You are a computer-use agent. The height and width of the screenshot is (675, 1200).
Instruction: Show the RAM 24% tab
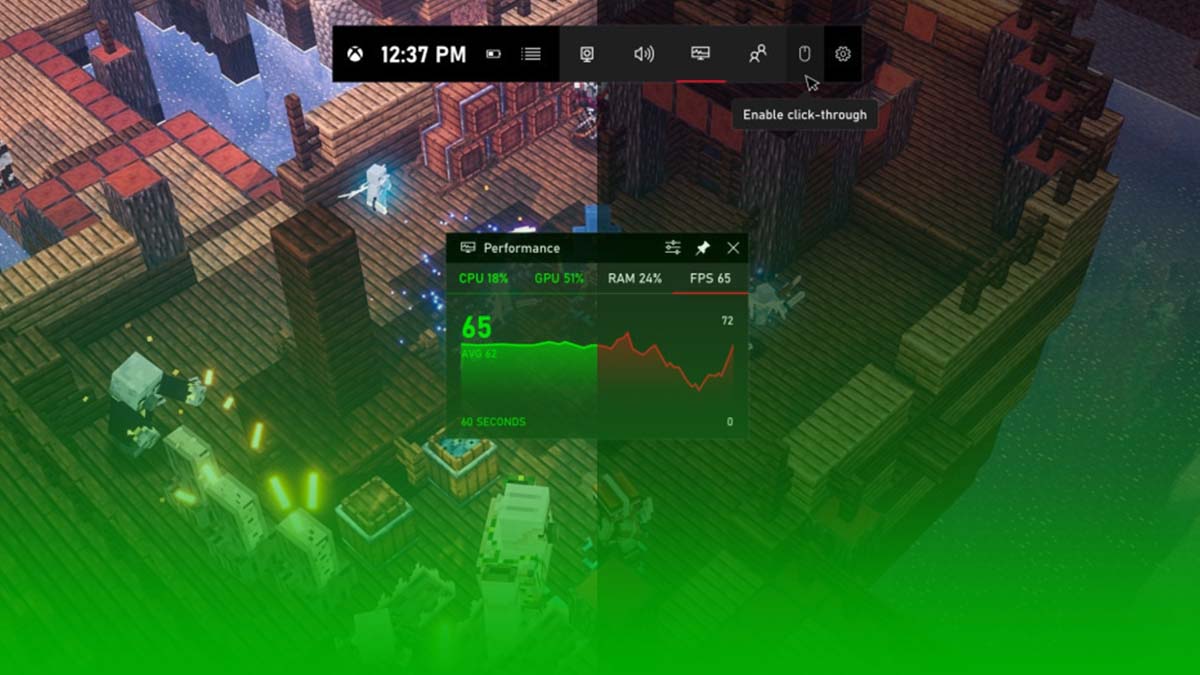pyautogui.click(x=635, y=278)
